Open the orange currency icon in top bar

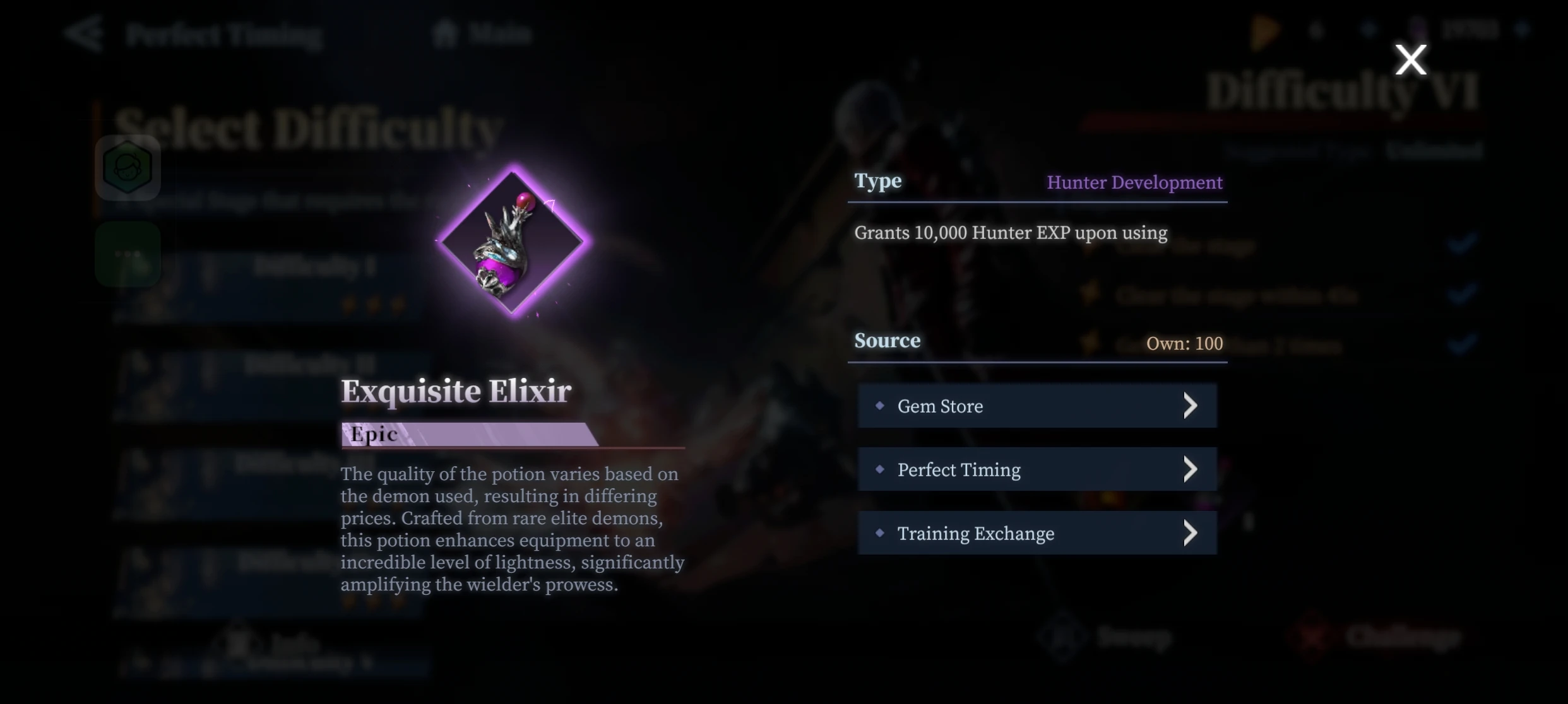[1262, 30]
